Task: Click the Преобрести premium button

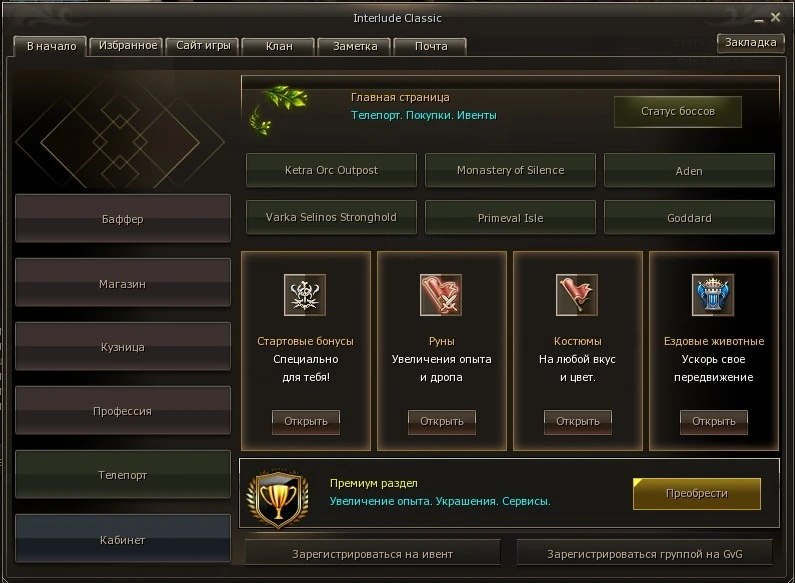Action: 696,493
